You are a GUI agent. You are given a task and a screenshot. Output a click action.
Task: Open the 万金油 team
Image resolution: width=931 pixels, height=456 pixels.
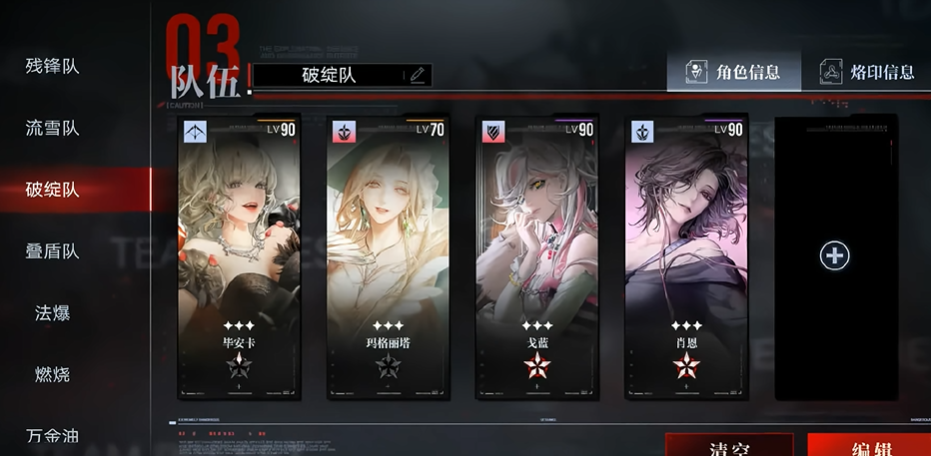pos(53,436)
